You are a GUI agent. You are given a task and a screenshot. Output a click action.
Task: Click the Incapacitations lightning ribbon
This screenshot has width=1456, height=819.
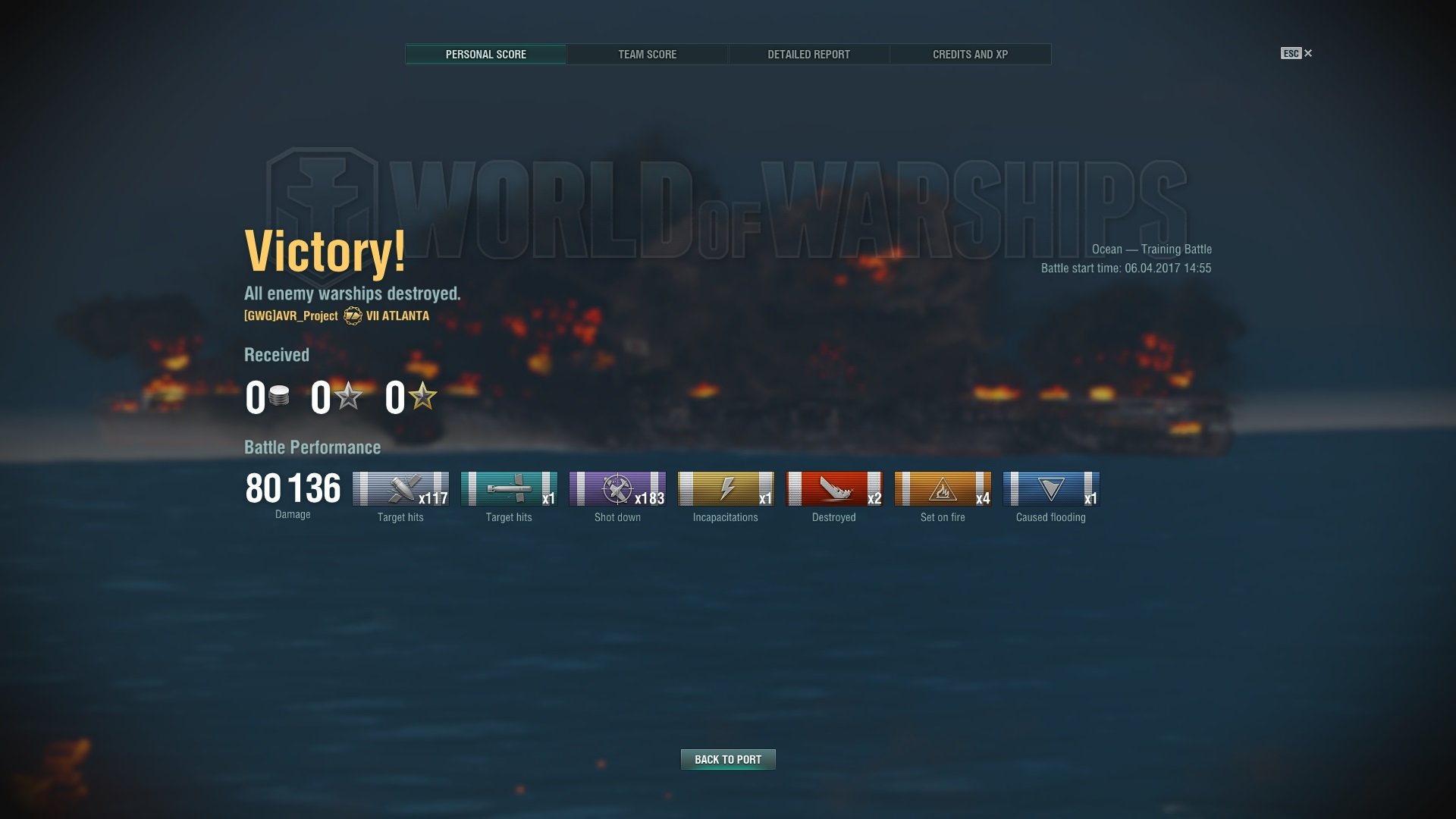(x=726, y=489)
